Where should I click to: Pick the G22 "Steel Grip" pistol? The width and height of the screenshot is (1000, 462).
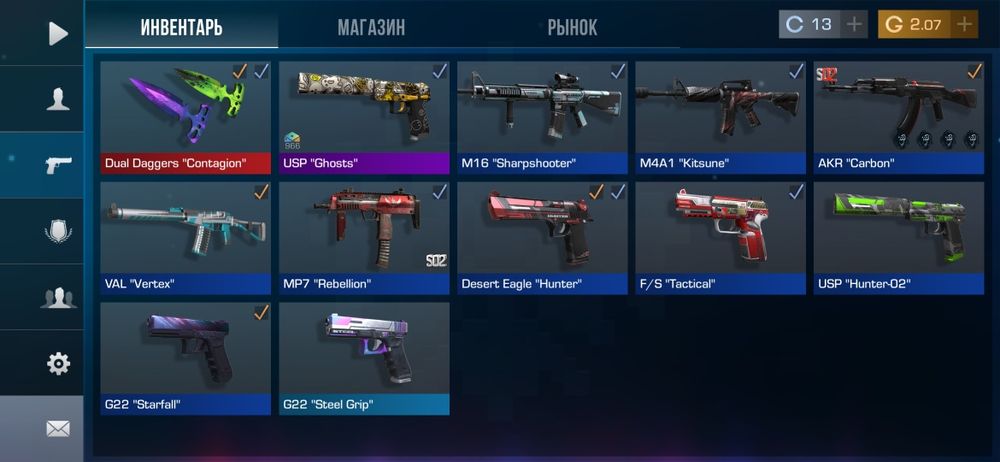[364, 357]
